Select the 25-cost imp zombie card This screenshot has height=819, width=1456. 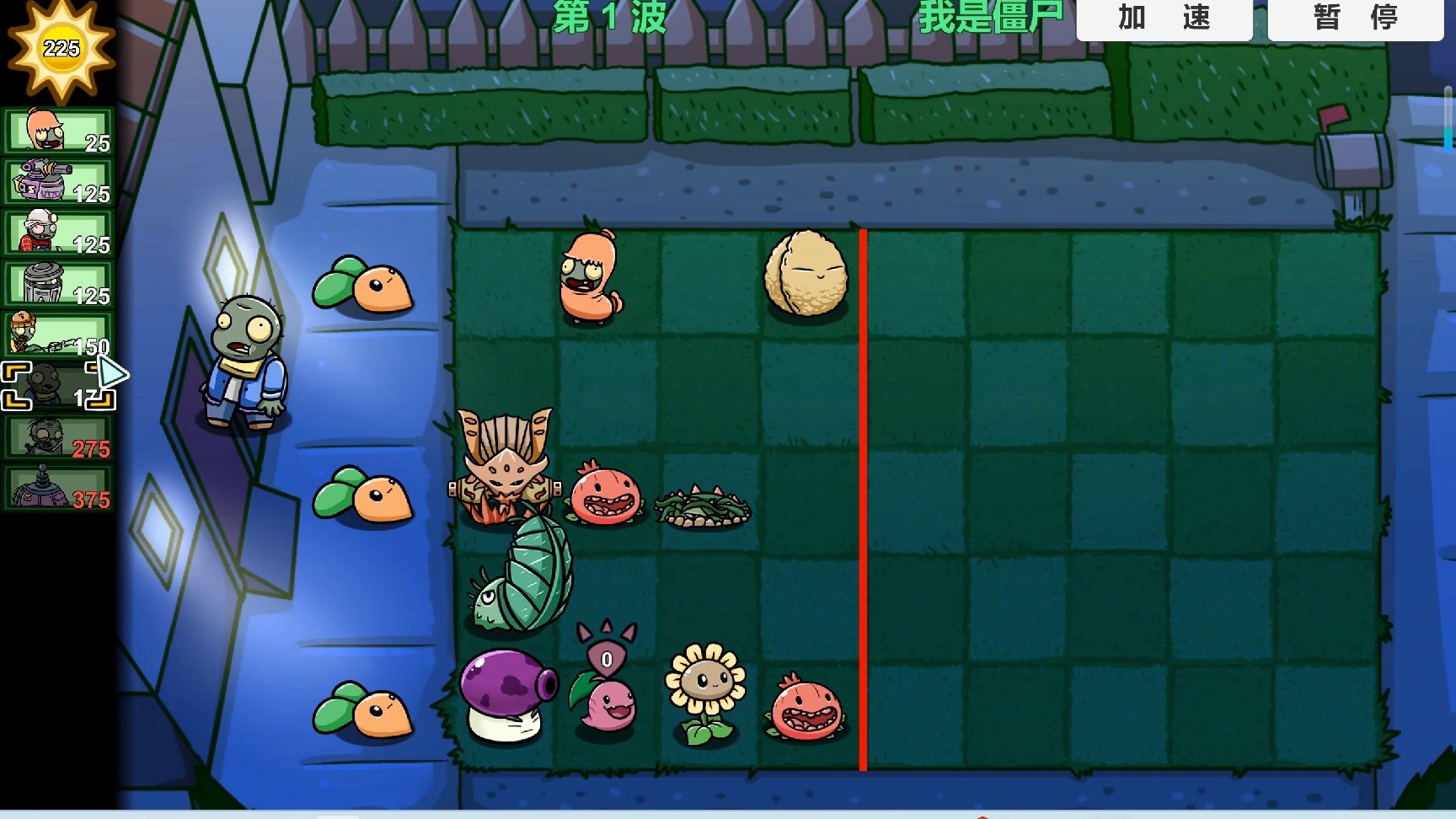pos(59,131)
